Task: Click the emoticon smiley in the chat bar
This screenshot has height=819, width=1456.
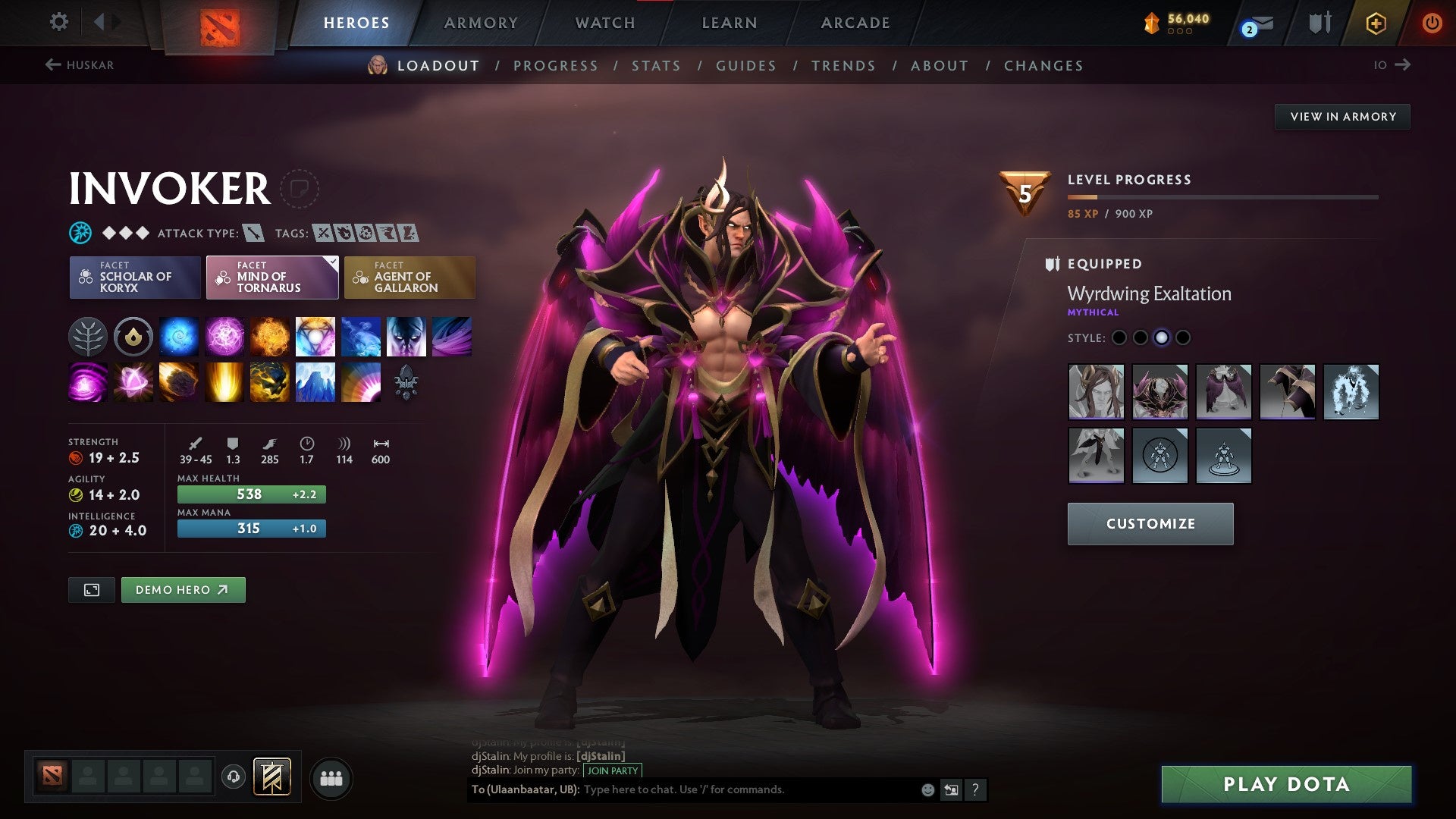Action: pyautogui.click(x=927, y=789)
